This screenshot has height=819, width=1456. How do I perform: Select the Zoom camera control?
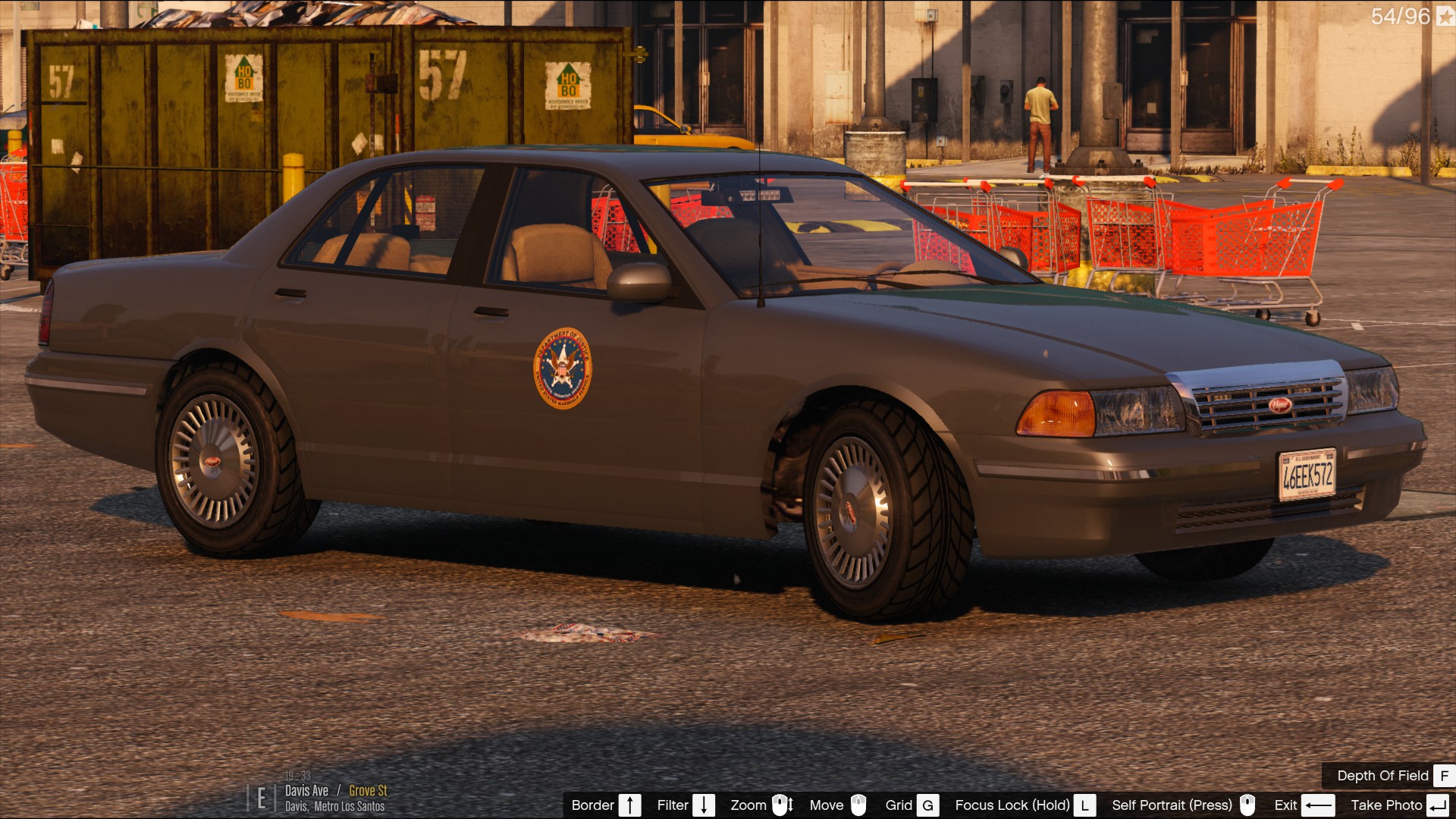761,805
